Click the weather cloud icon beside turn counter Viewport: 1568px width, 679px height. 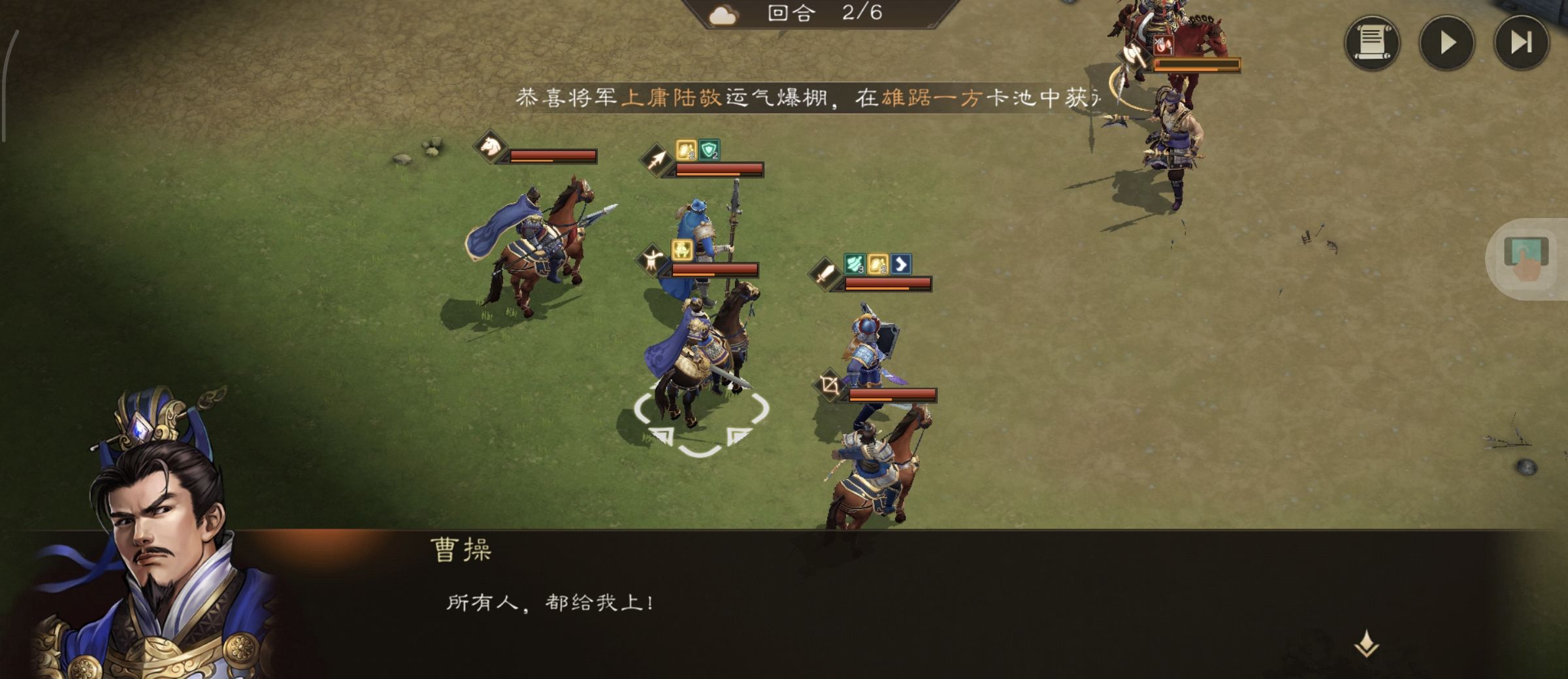tap(725, 14)
